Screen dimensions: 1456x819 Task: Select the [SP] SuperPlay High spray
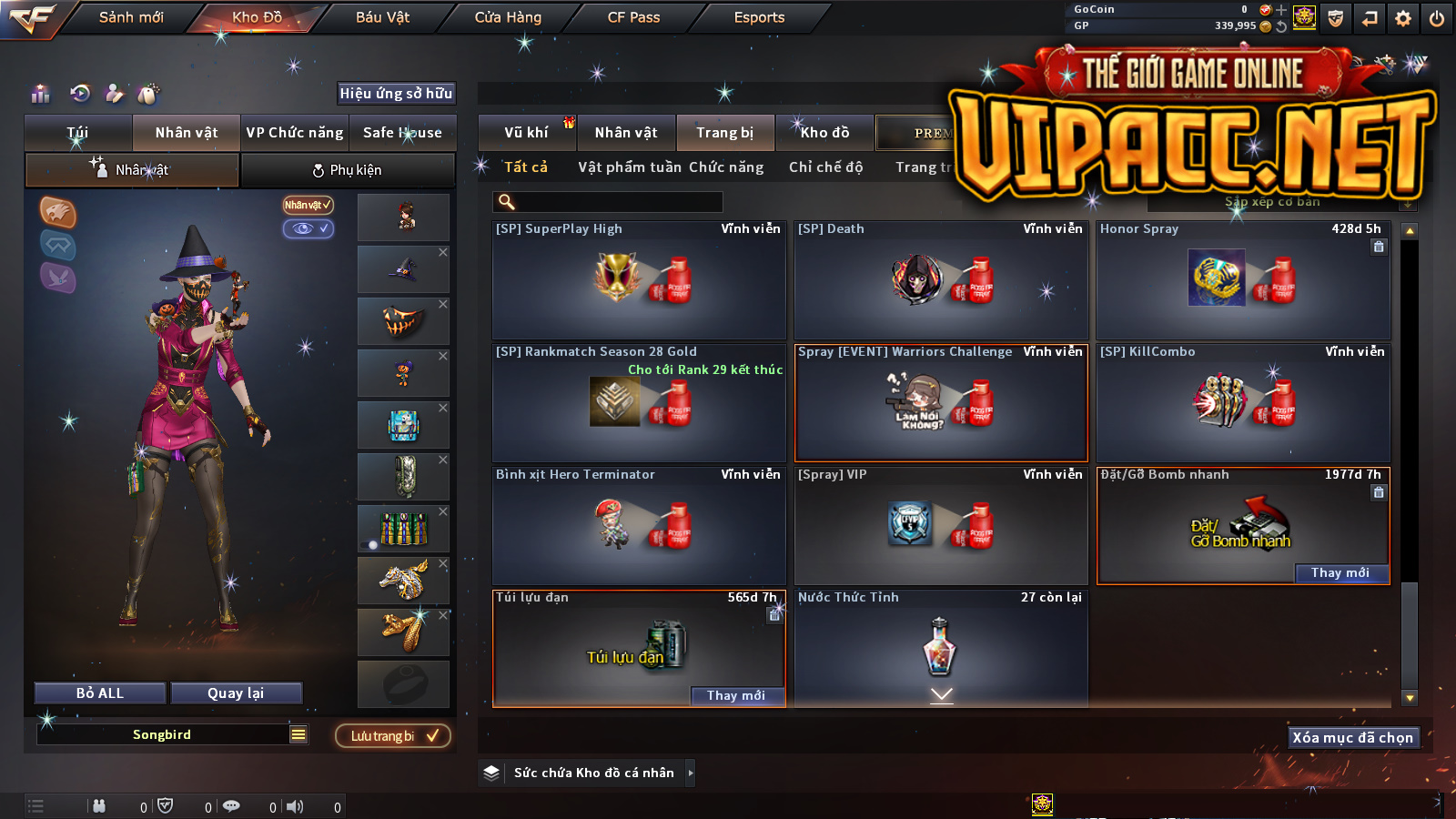click(x=639, y=280)
